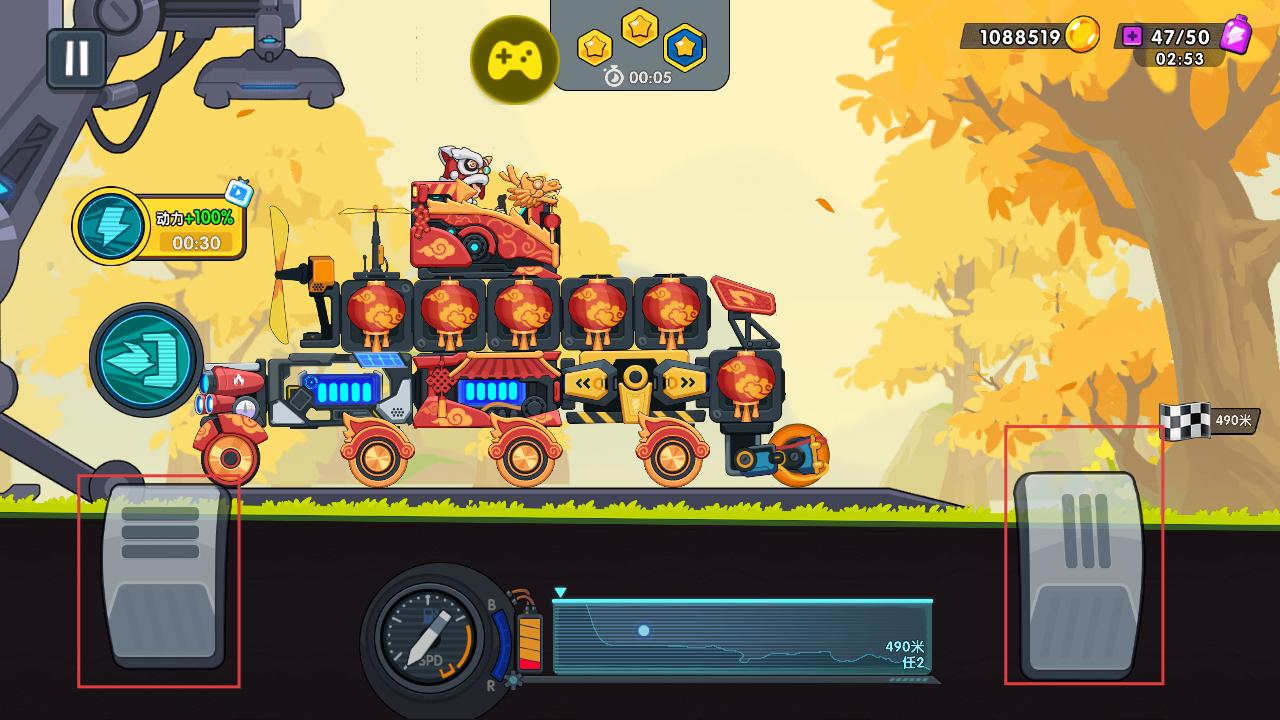Click the video ad badge on boost
1280x720 pixels.
[x=238, y=192]
